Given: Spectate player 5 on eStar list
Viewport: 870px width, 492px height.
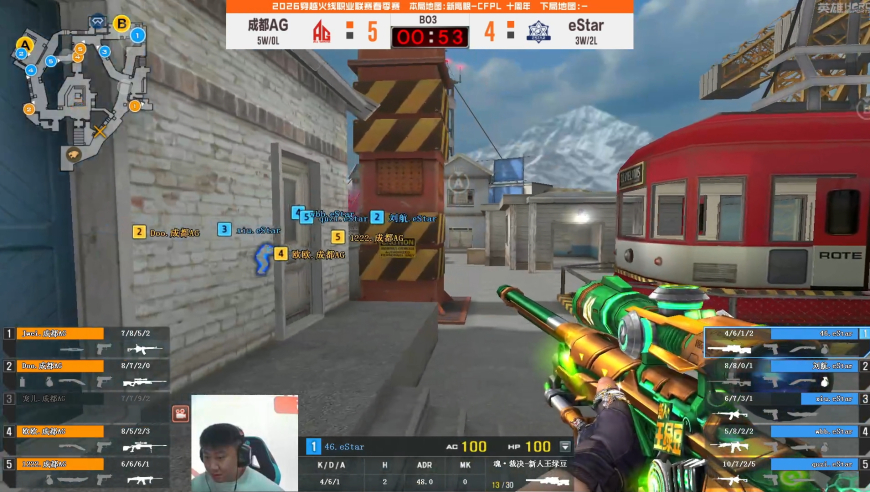Looking at the screenshot, I should coord(786,470).
